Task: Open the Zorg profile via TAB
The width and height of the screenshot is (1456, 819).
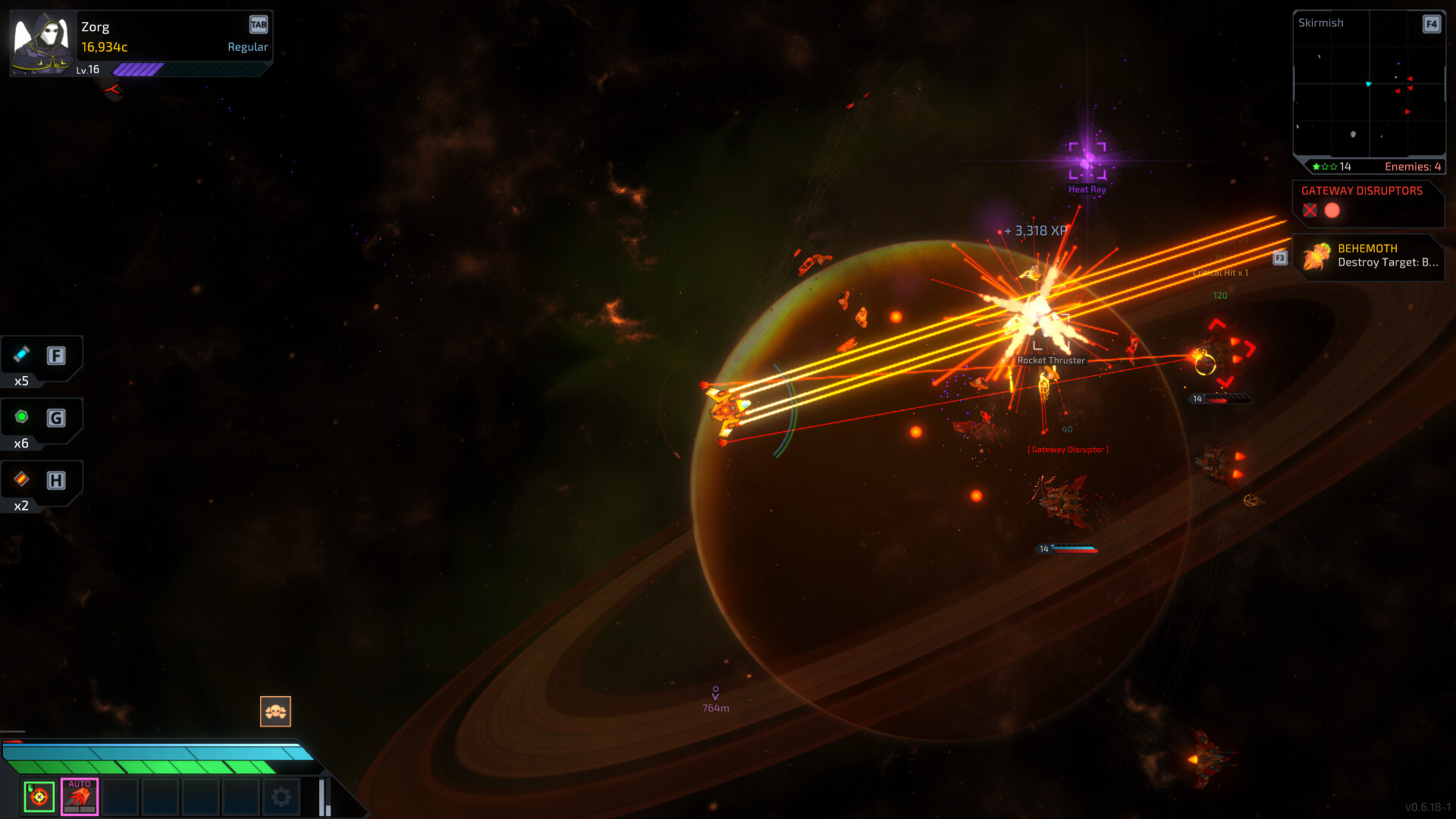Action: pyautogui.click(x=259, y=24)
